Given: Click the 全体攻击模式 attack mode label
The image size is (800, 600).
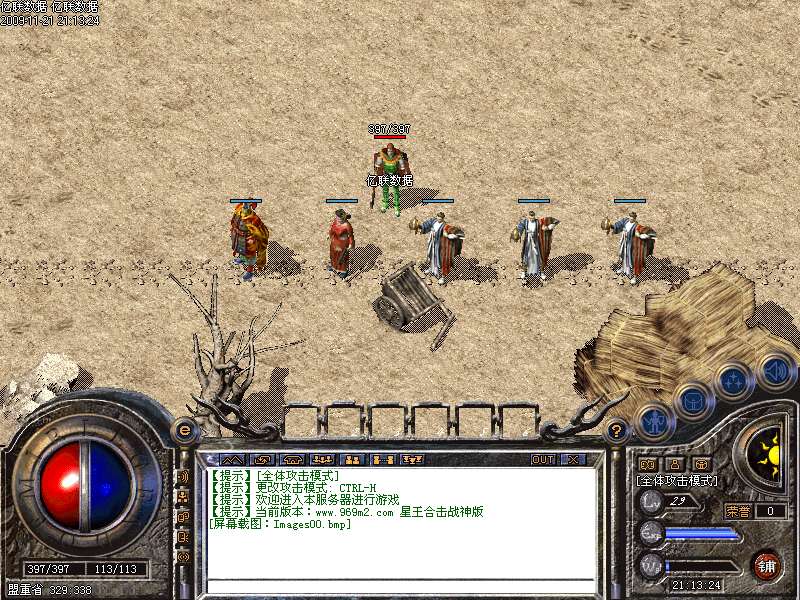Looking at the screenshot, I should (x=677, y=481).
